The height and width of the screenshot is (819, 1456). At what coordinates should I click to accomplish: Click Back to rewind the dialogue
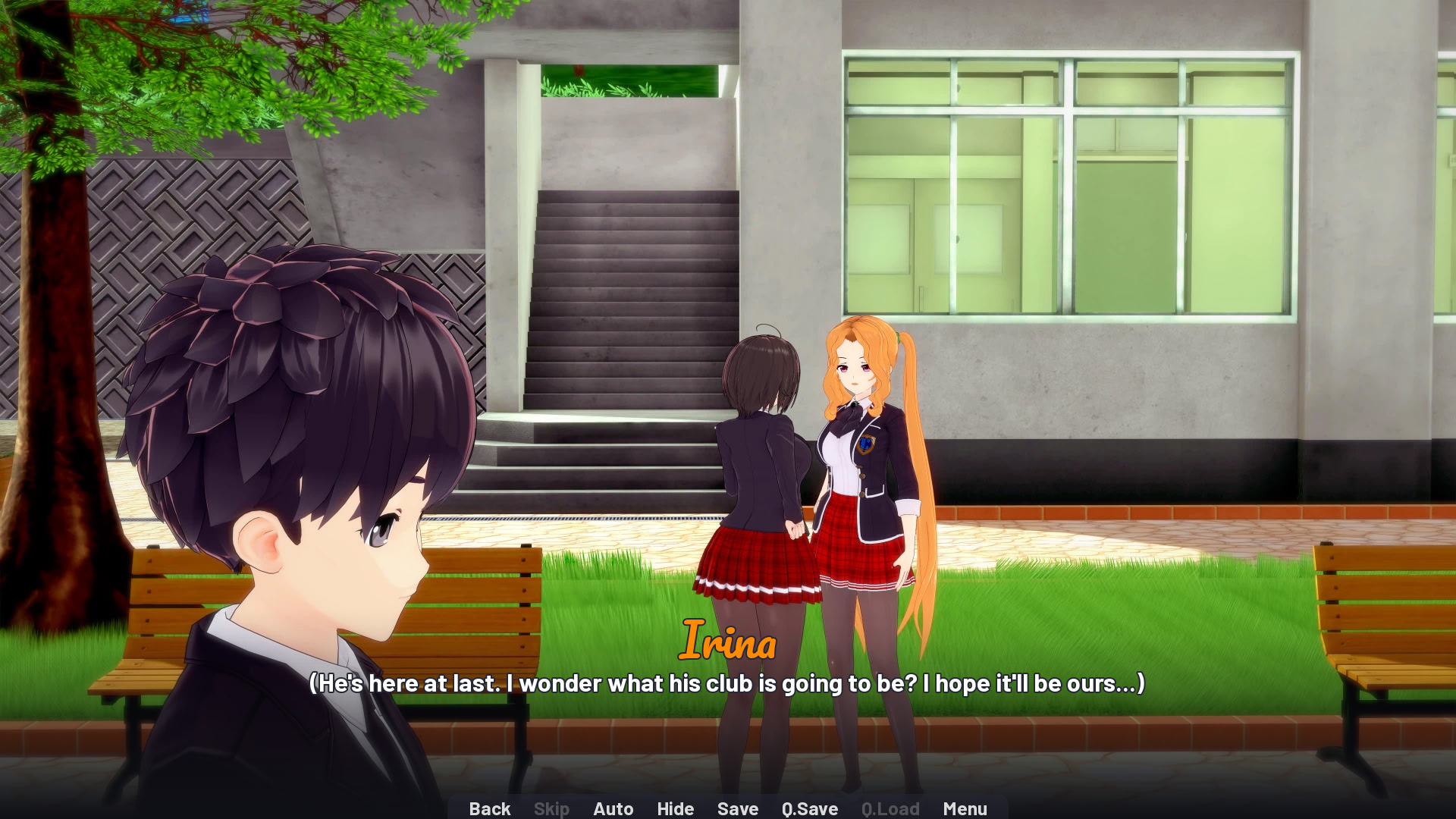point(490,808)
